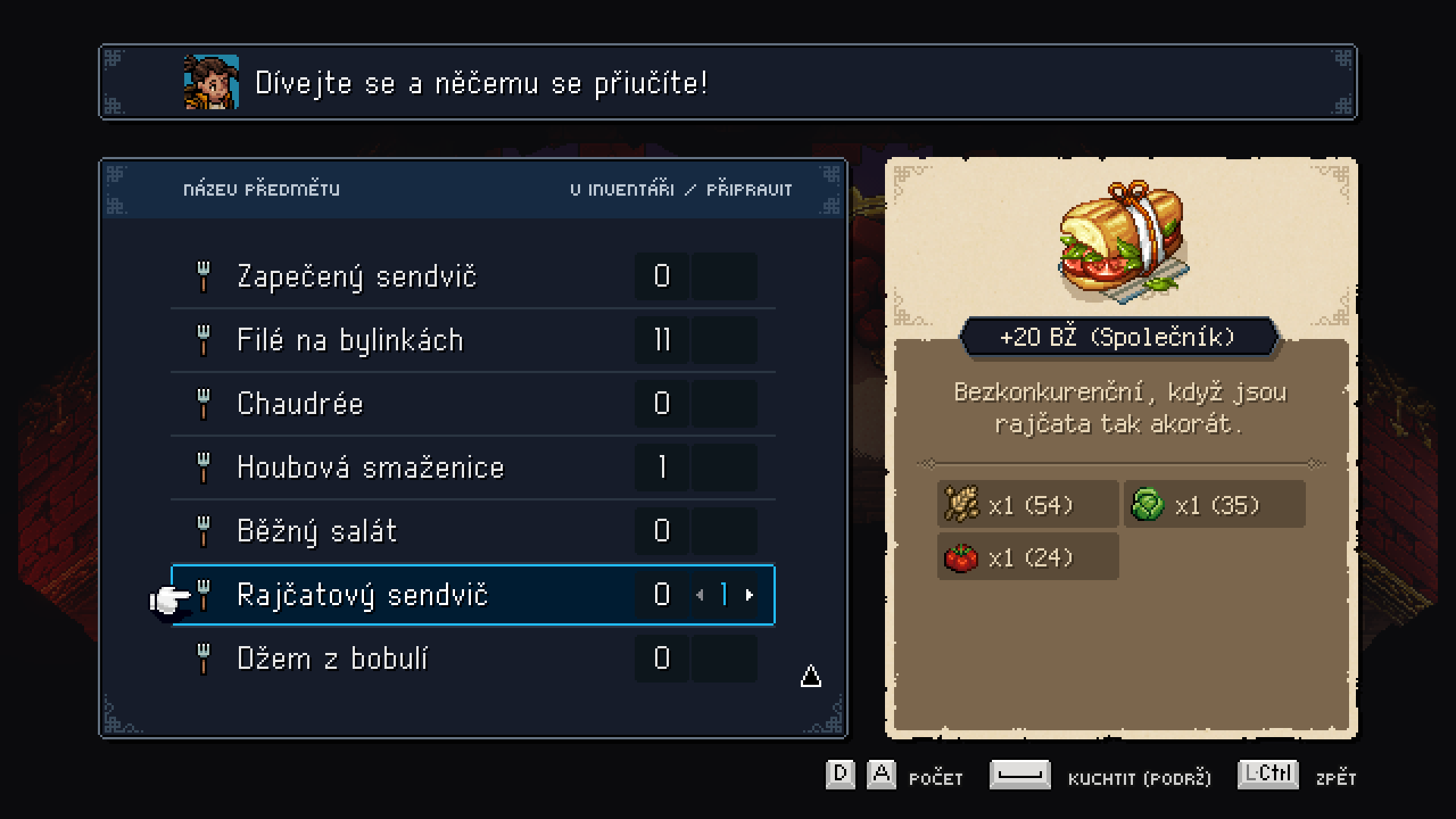Click the highlighted Rajčatový sendvič row
Viewport: 1456px width, 819px height.
tap(362, 595)
